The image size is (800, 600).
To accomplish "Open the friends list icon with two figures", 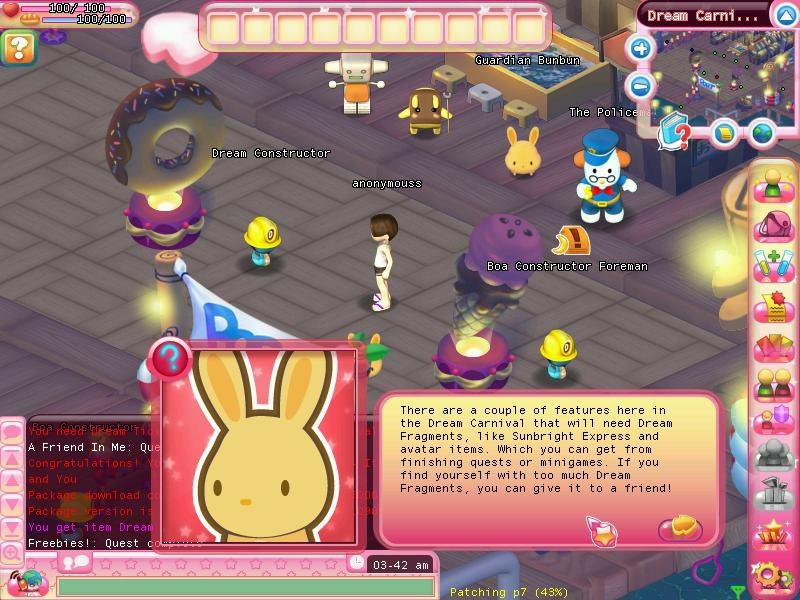I will [773, 384].
